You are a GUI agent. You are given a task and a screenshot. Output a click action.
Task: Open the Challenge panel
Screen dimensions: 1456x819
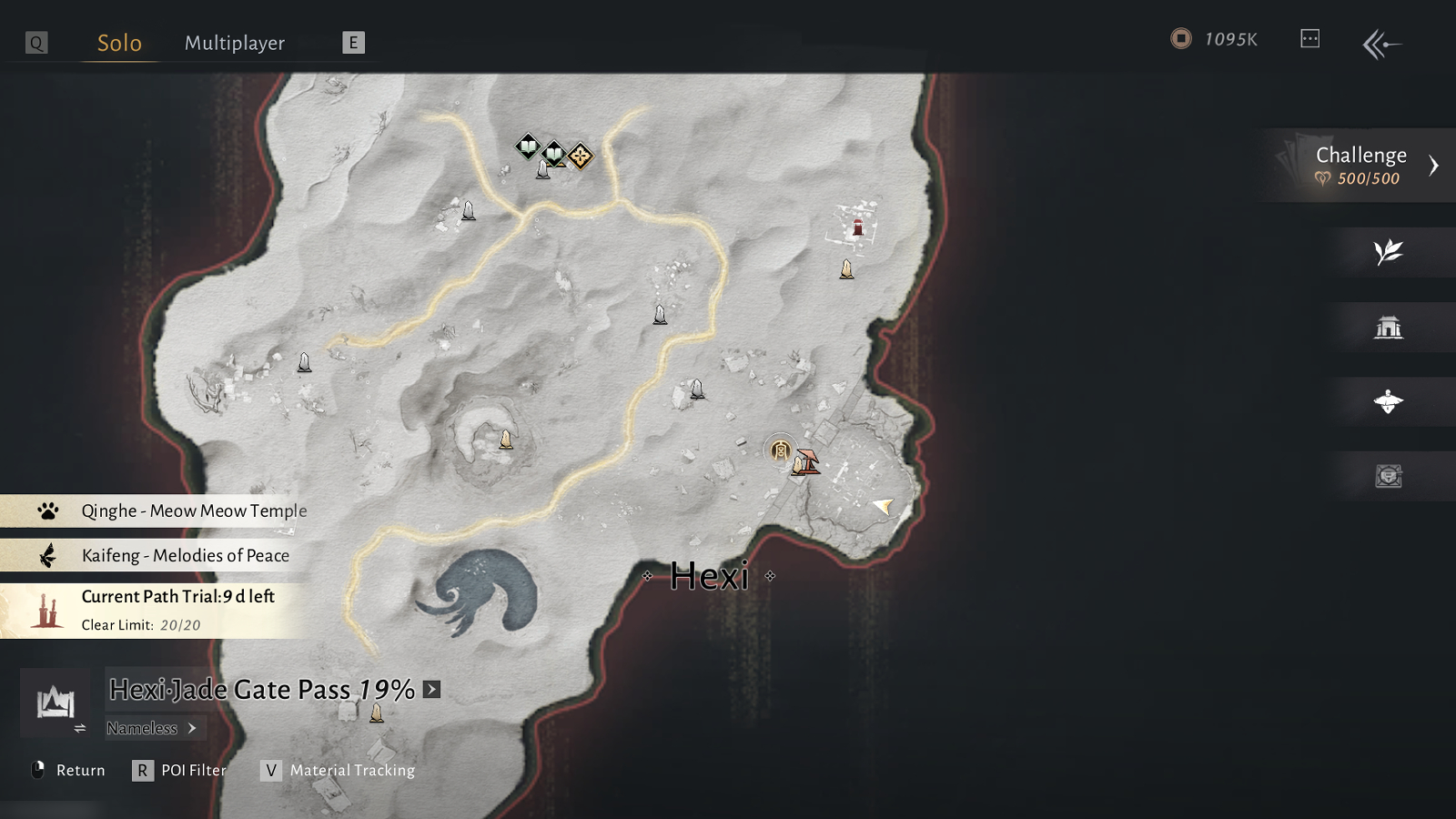click(1362, 165)
